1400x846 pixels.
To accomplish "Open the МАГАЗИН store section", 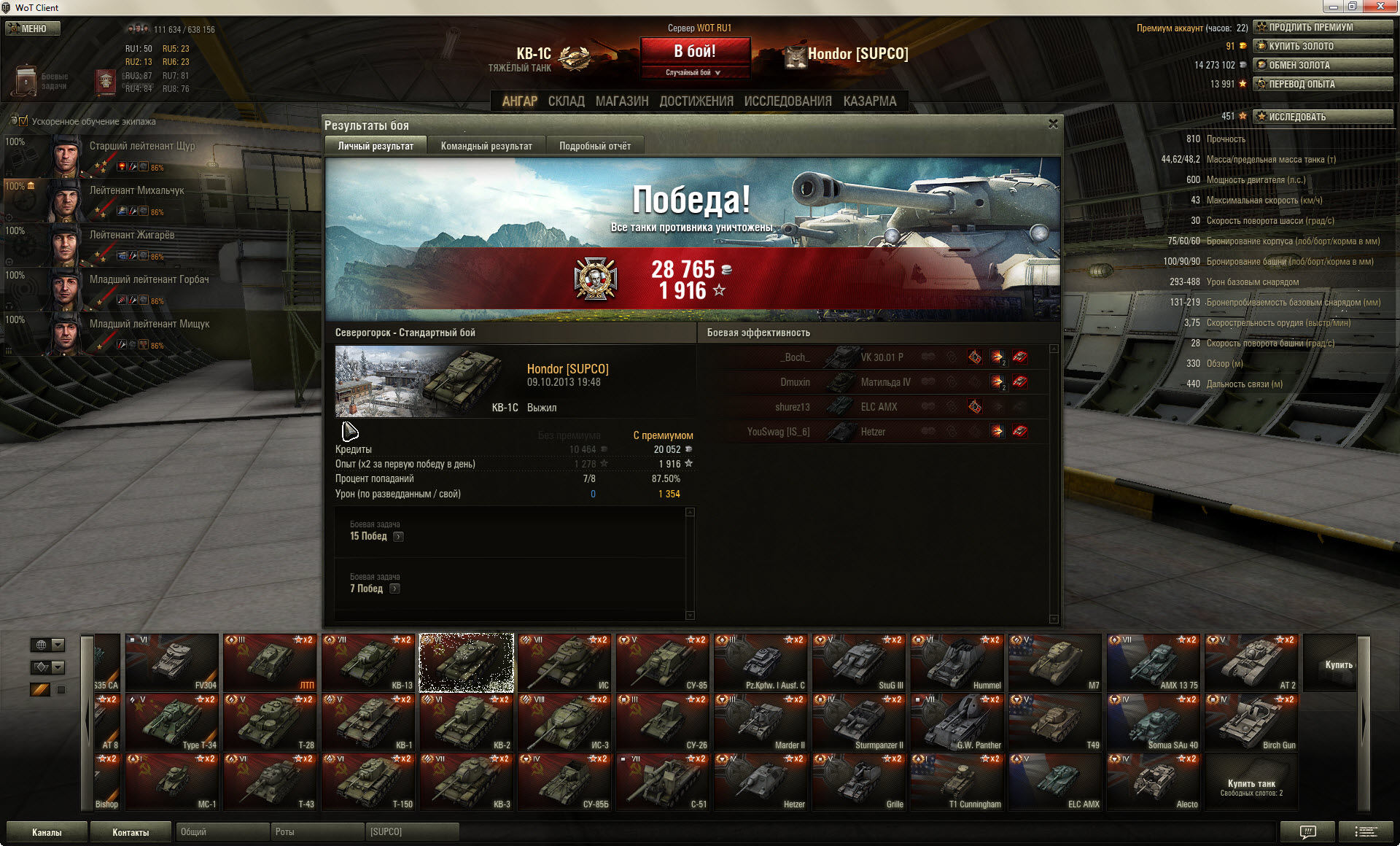I will click(621, 101).
